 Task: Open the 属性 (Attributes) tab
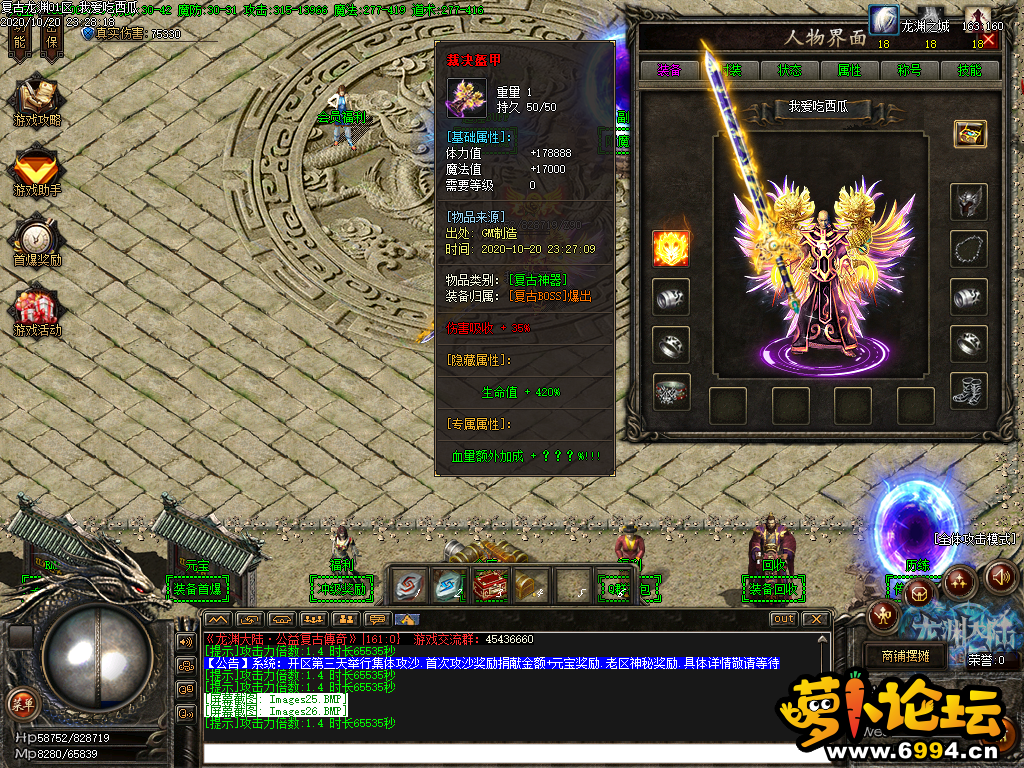click(849, 70)
